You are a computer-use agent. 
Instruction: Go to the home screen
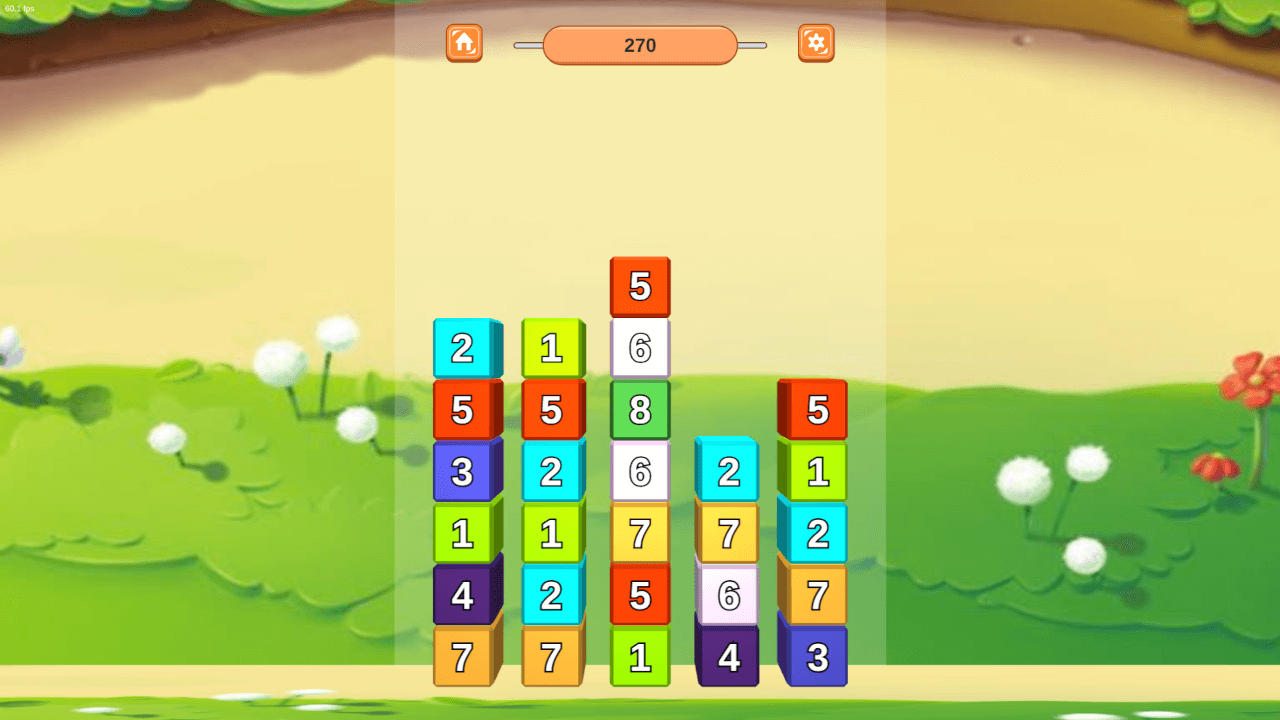pyautogui.click(x=463, y=43)
